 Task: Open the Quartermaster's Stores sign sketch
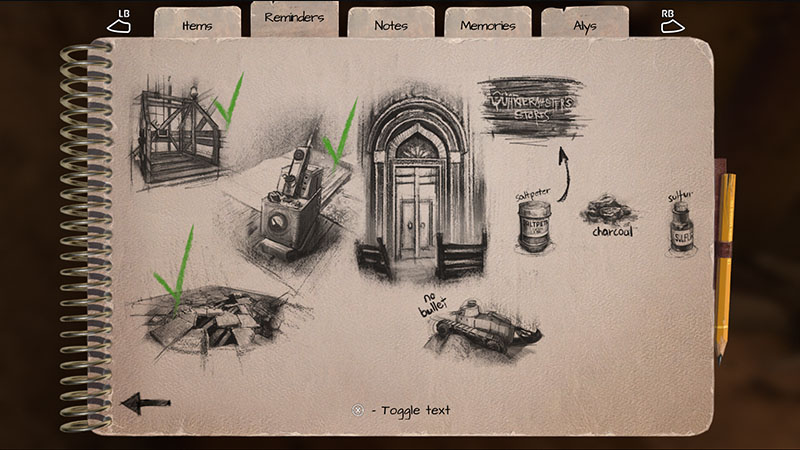pyautogui.click(x=532, y=107)
